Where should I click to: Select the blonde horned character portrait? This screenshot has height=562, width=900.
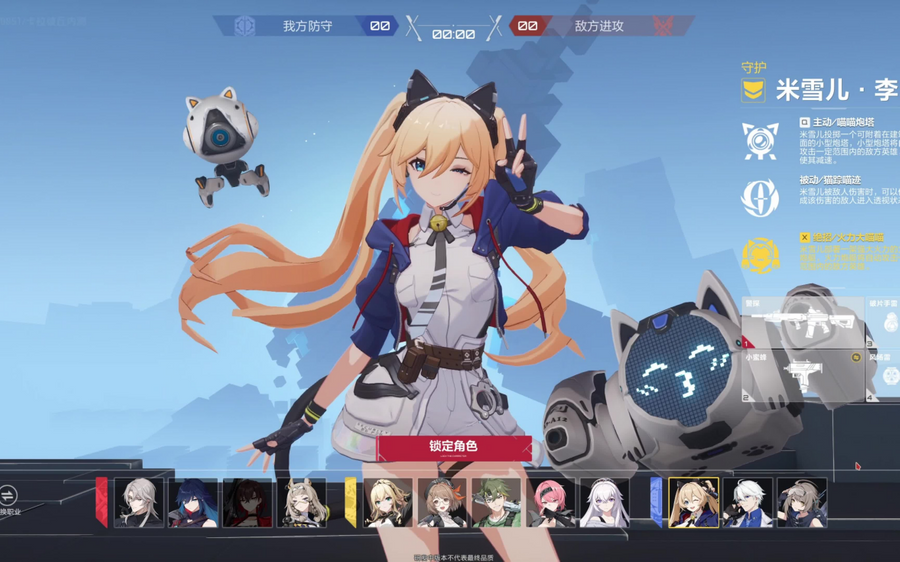(301, 502)
